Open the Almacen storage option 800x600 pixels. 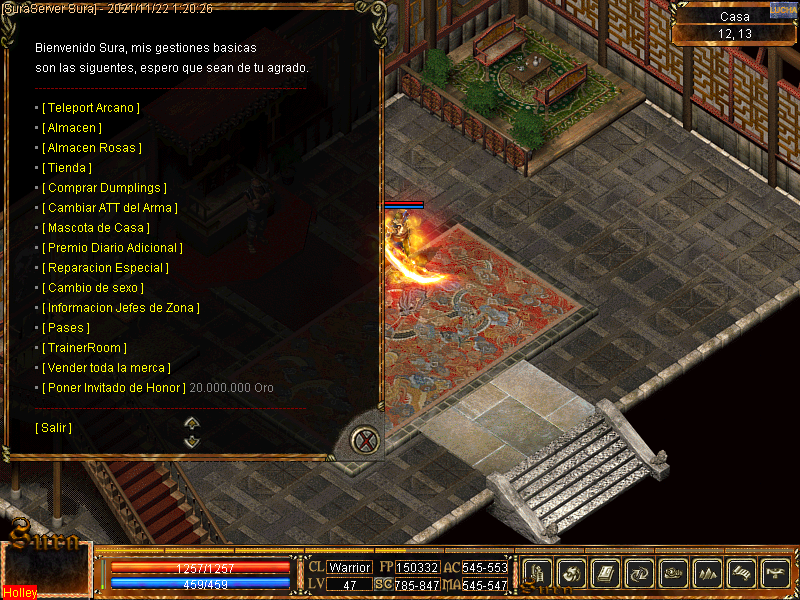[x=72, y=128]
